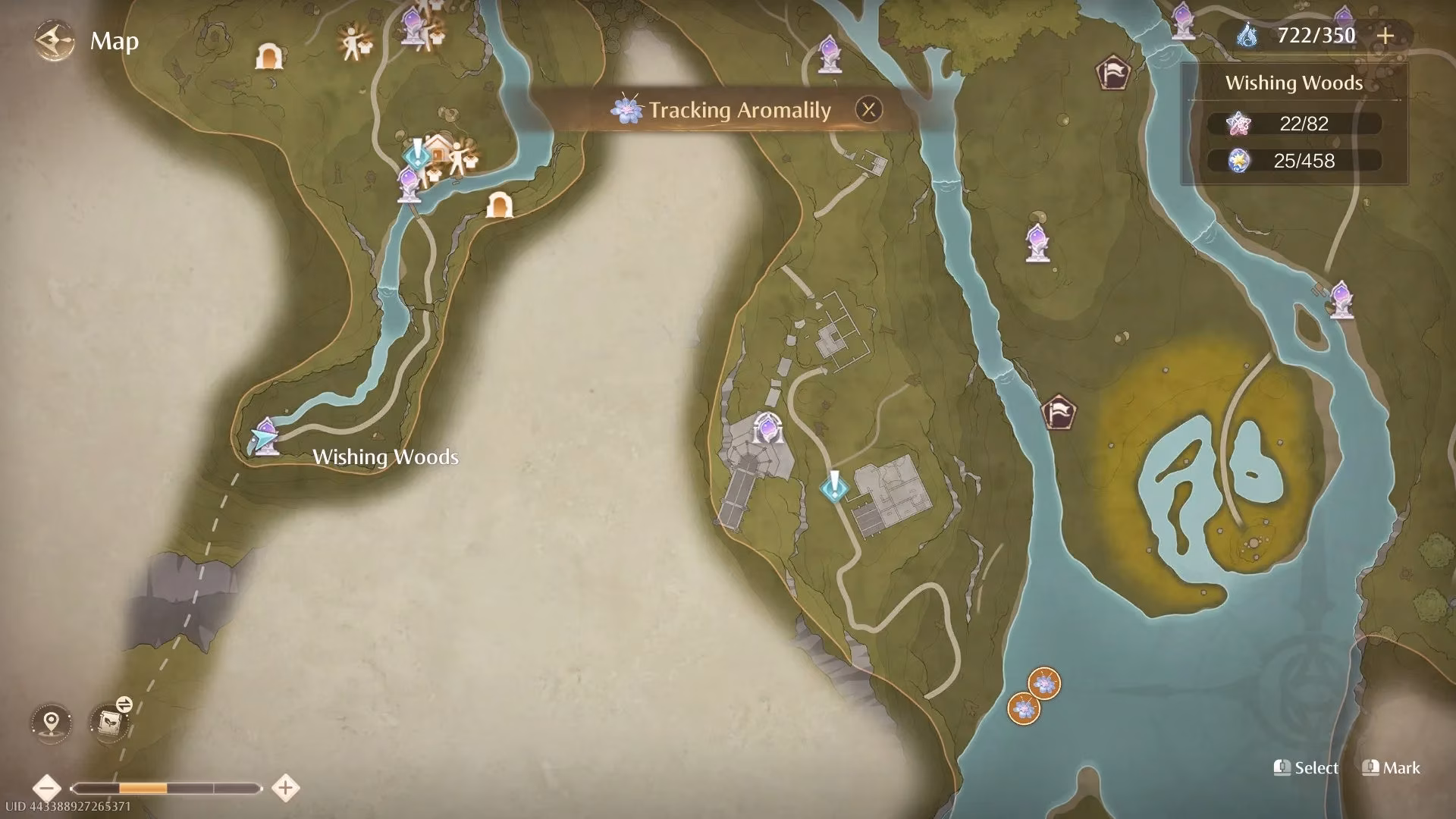Image resolution: width=1456 pixels, height=819 pixels.
Task: Select the cave entrance marker near the river bend
Action: pos(498,205)
